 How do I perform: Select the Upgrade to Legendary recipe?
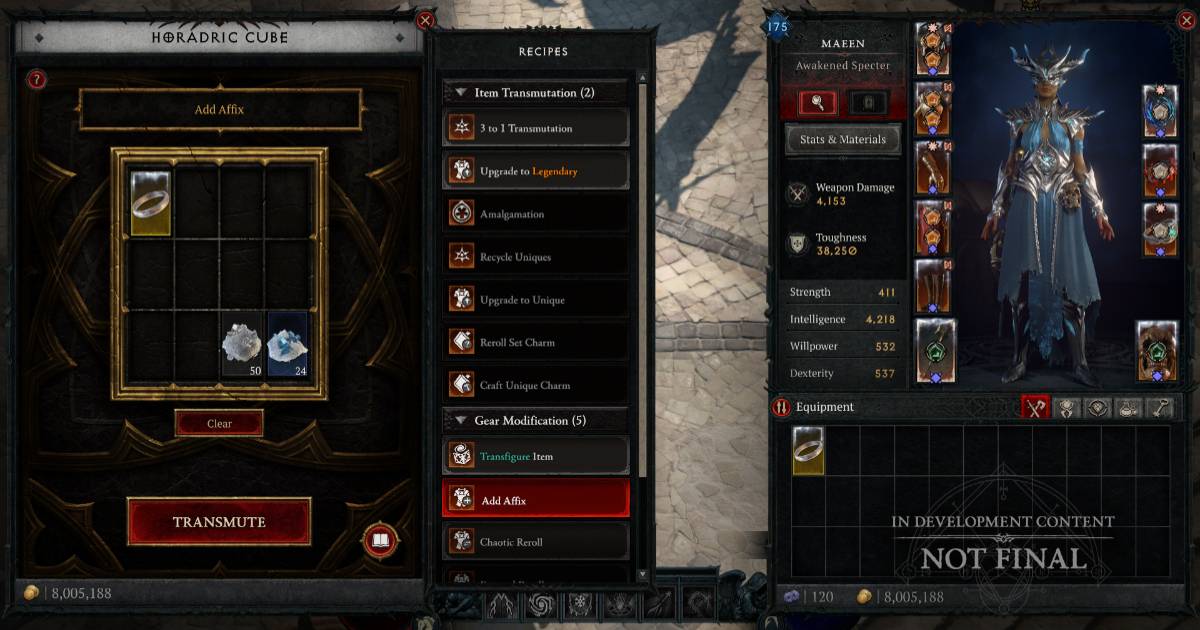pyautogui.click(x=536, y=171)
